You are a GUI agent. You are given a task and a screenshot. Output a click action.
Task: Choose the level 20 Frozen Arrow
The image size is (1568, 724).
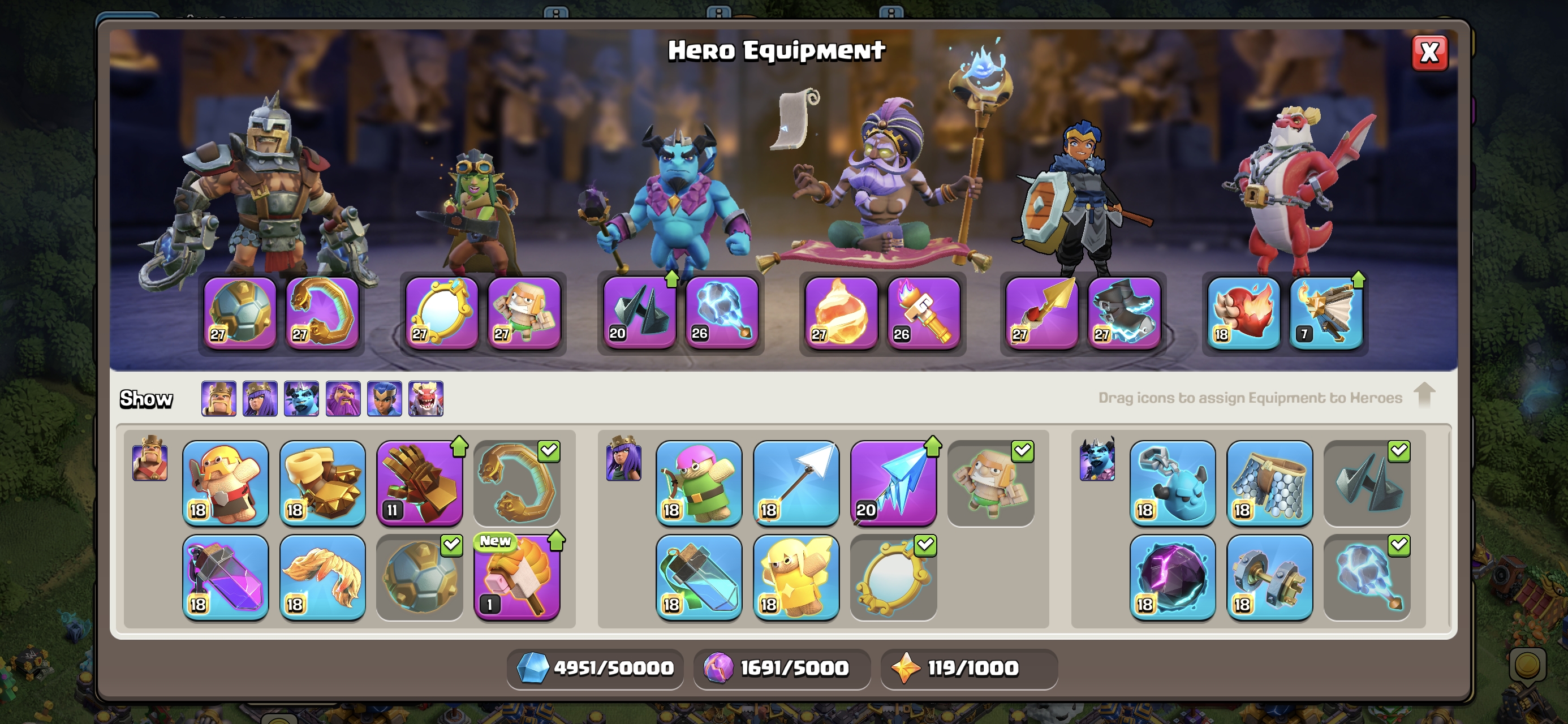(x=893, y=482)
